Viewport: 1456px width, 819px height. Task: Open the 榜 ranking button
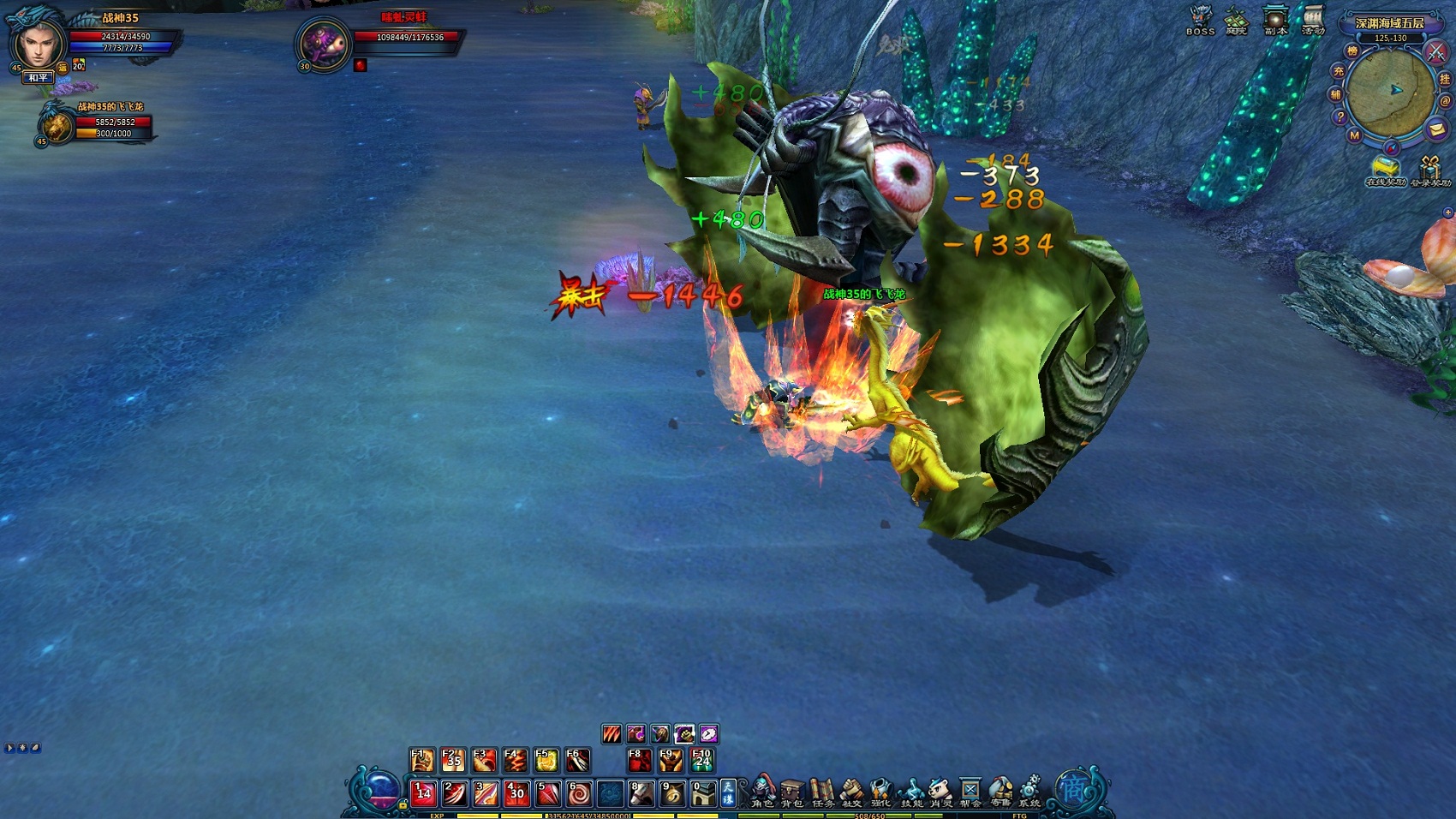pos(1352,51)
